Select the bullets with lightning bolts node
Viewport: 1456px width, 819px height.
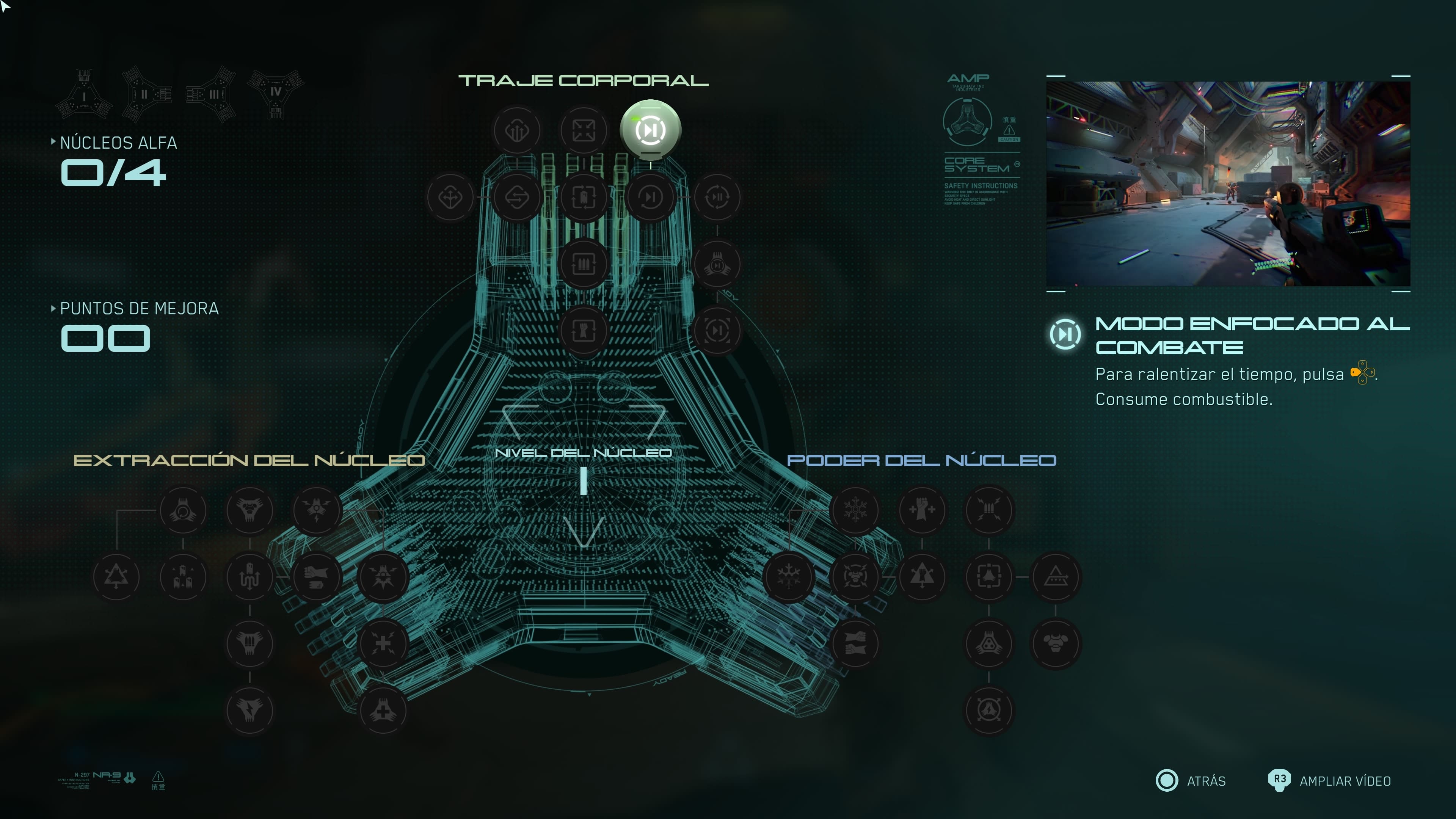pos(988,510)
